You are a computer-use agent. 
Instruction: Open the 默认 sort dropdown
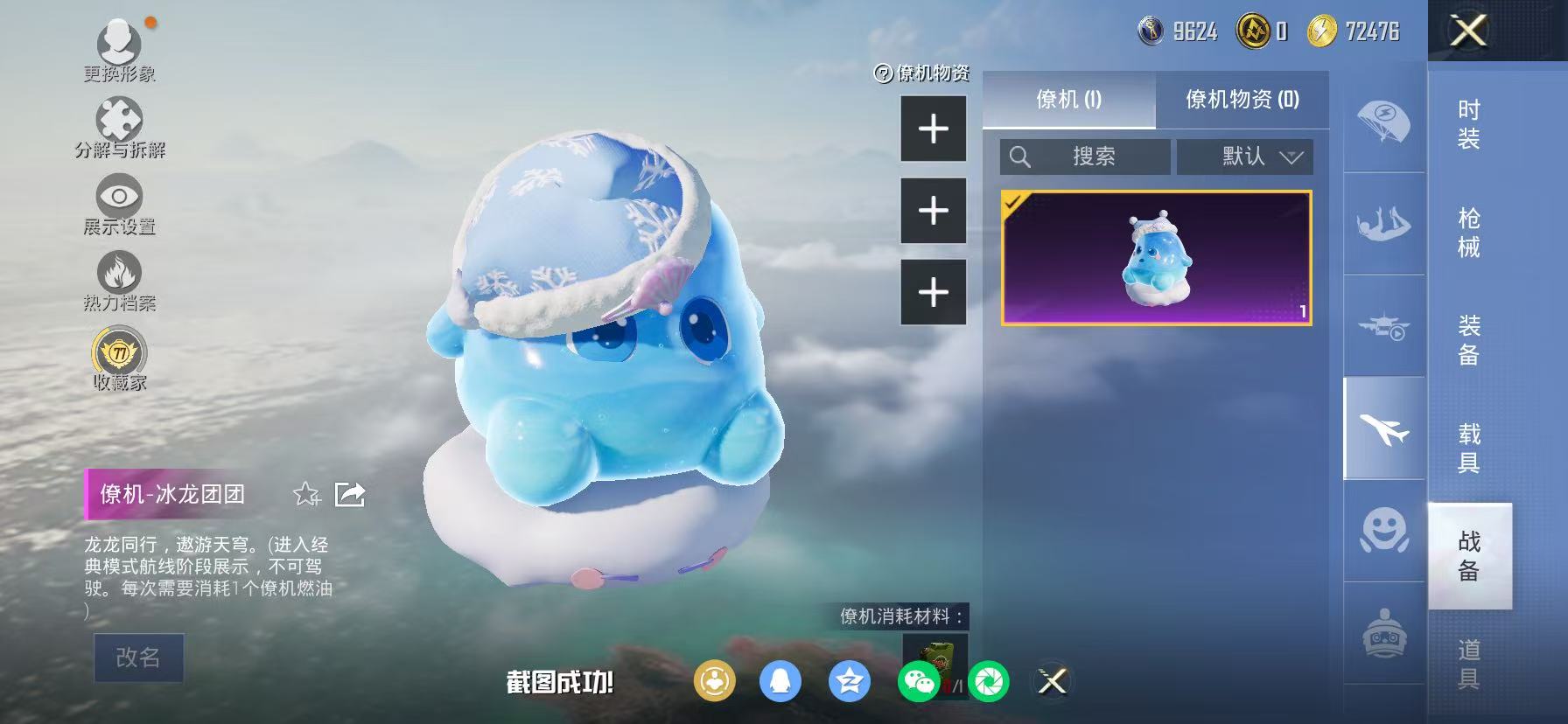1244,157
